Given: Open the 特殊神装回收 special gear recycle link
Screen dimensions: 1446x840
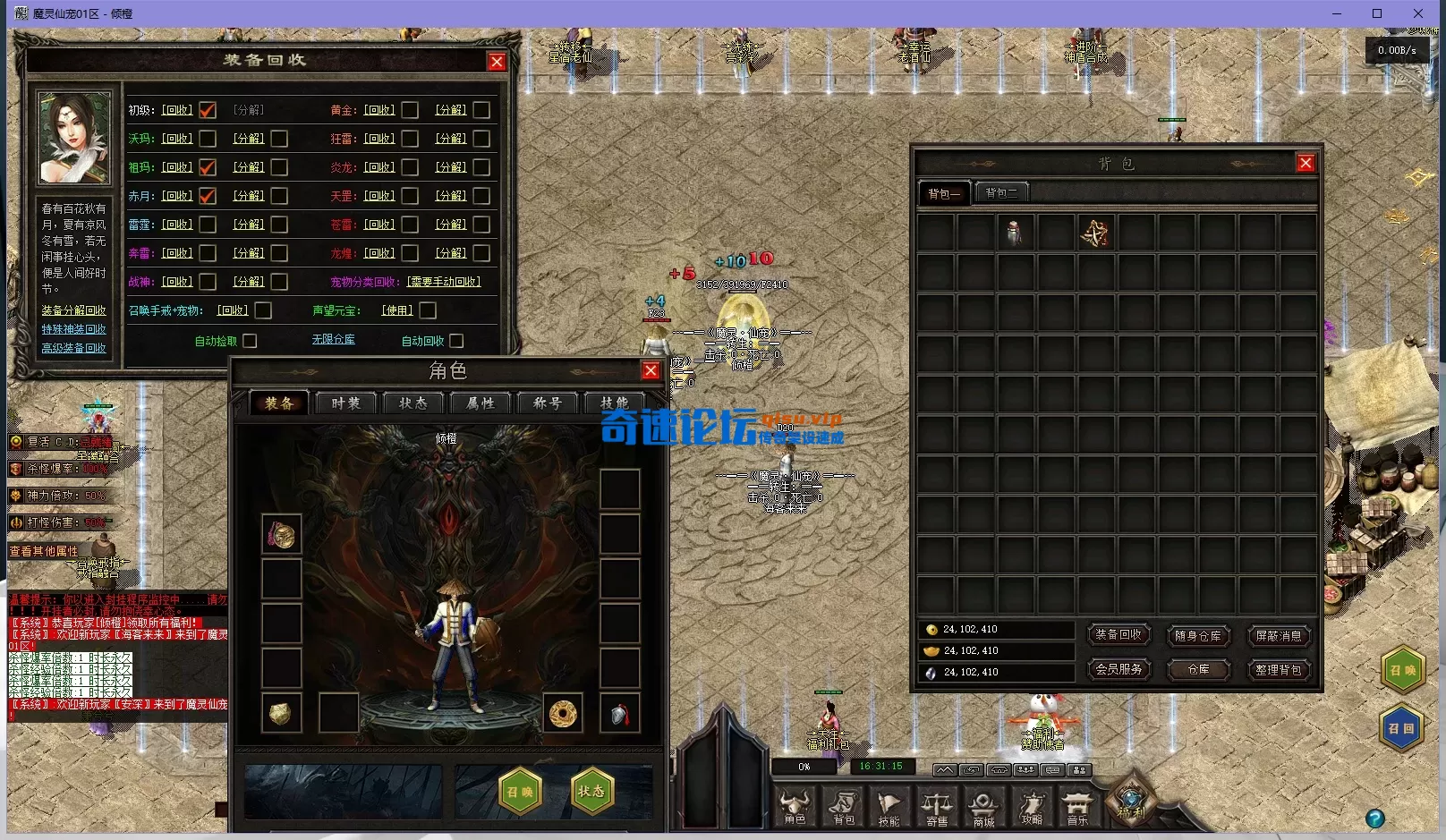Looking at the screenshot, I should click(x=73, y=329).
